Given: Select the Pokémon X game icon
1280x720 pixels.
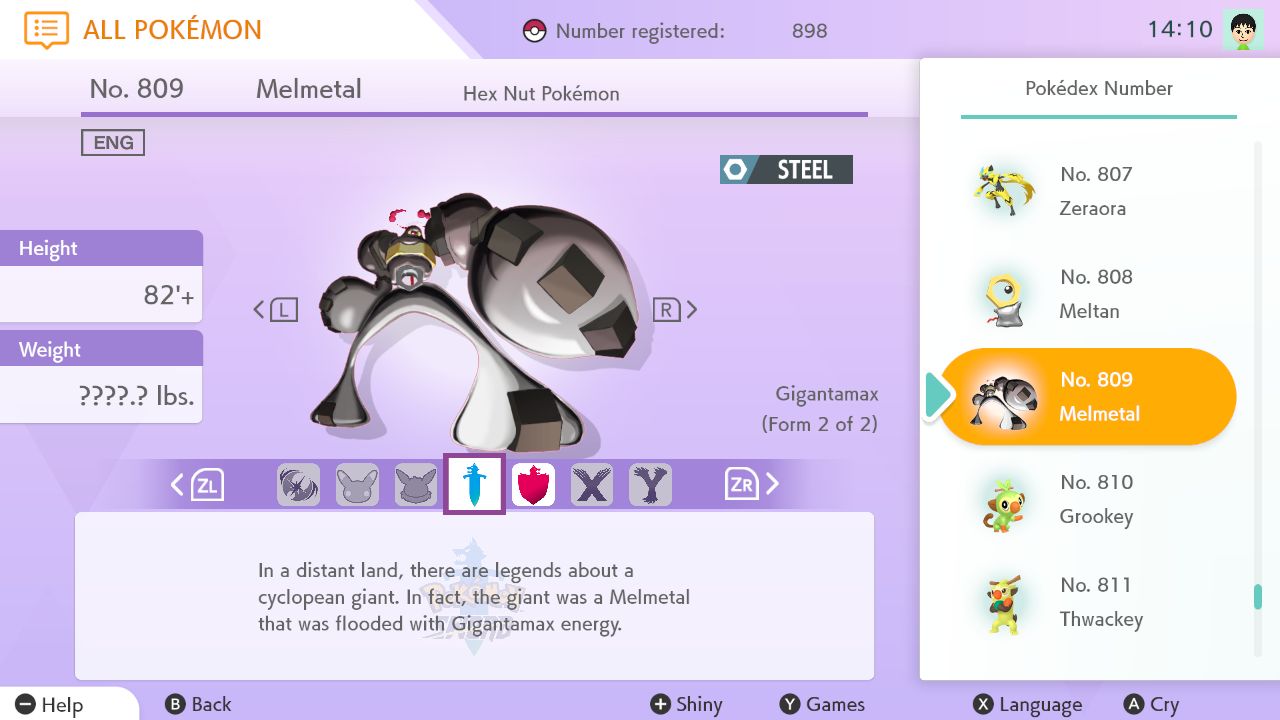Looking at the screenshot, I should 592,483.
